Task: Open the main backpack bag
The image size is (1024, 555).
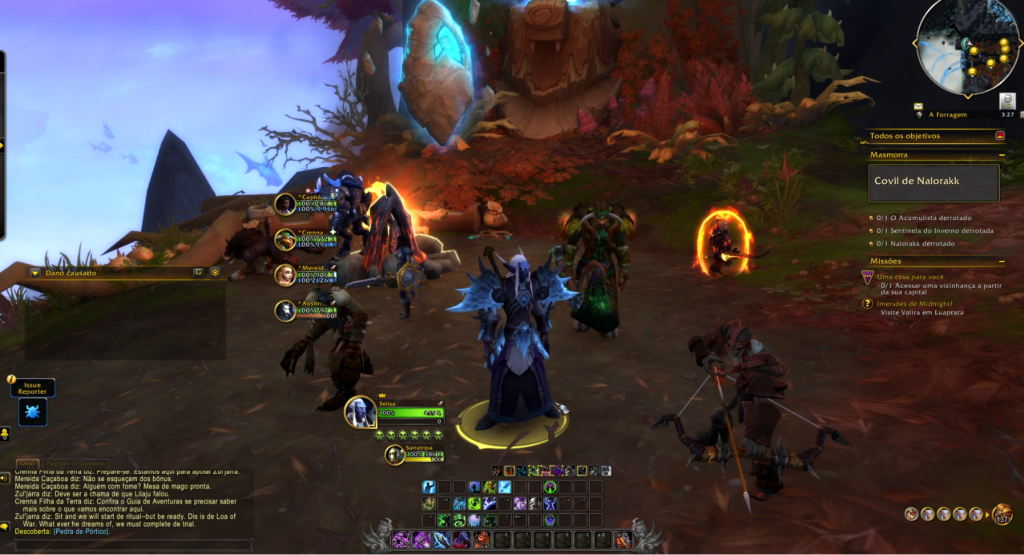Action: point(1002,514)
